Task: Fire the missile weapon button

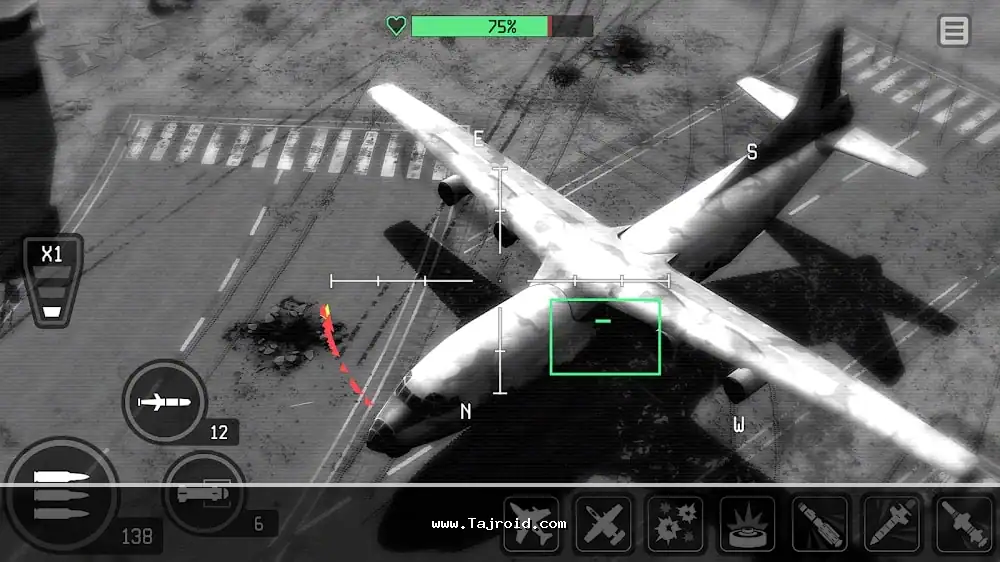Action: tap(164, 403)
